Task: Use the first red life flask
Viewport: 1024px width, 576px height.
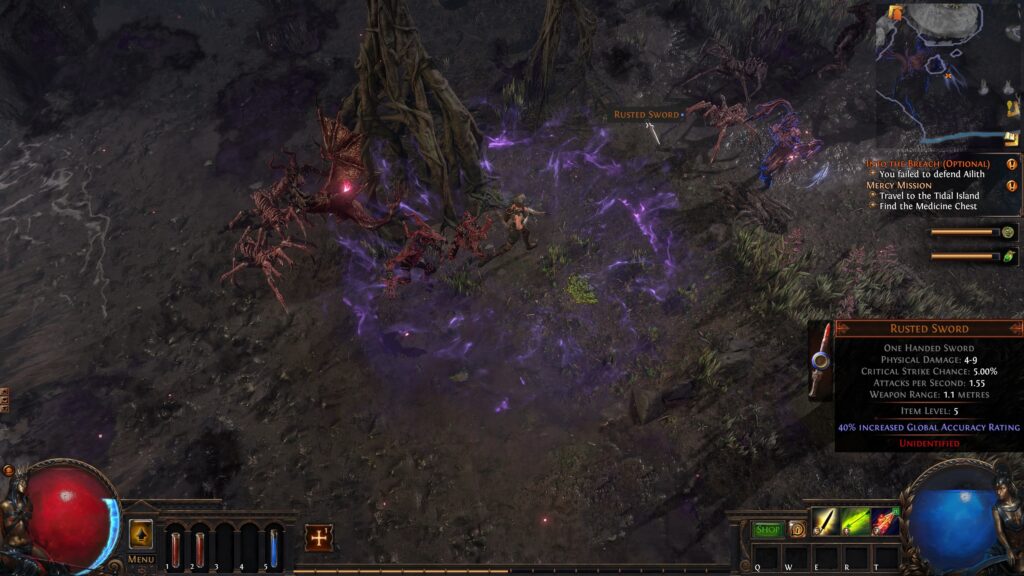Action: [176, 549]
